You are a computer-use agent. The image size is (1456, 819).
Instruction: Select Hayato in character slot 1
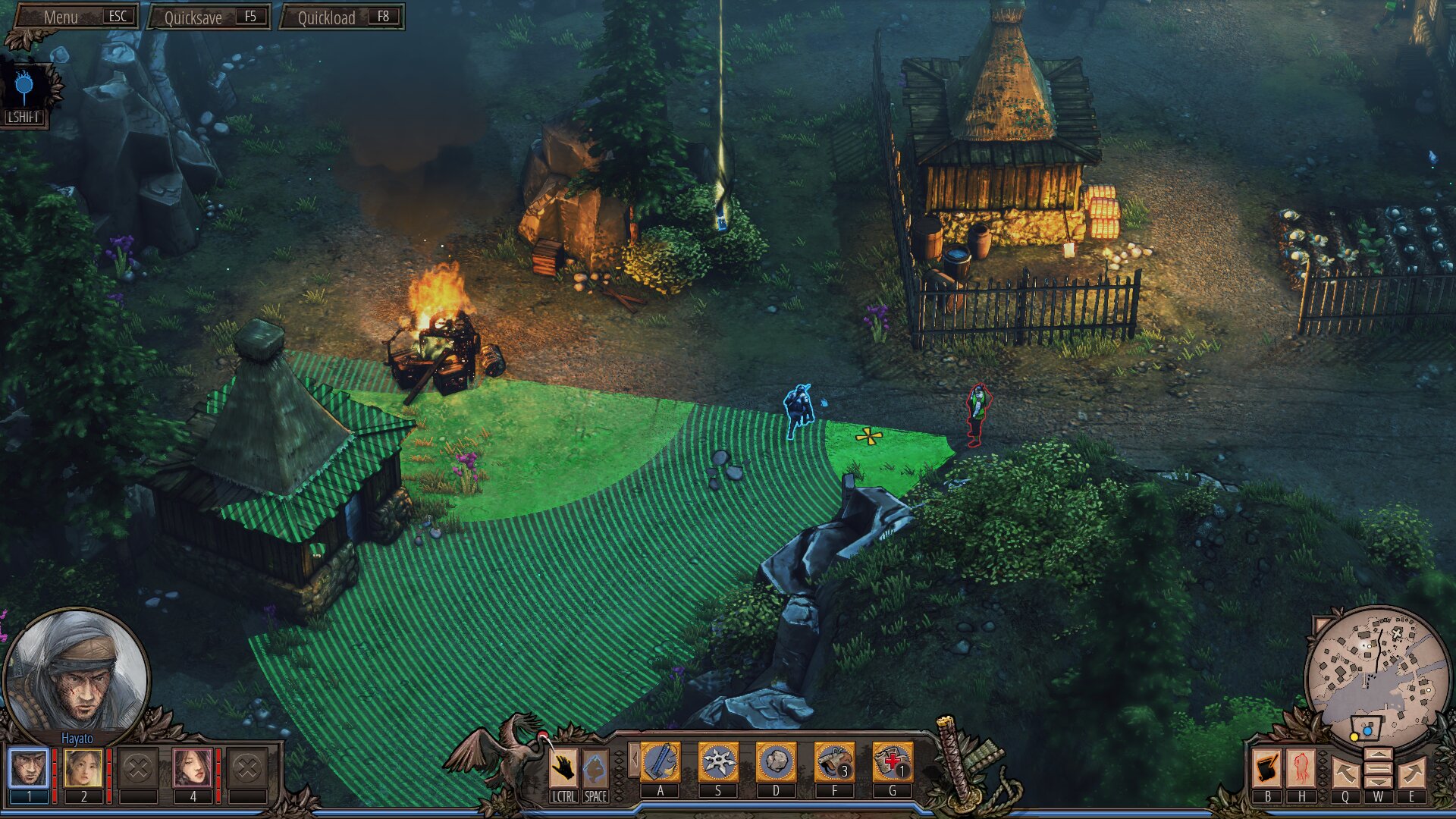[29, 768]
